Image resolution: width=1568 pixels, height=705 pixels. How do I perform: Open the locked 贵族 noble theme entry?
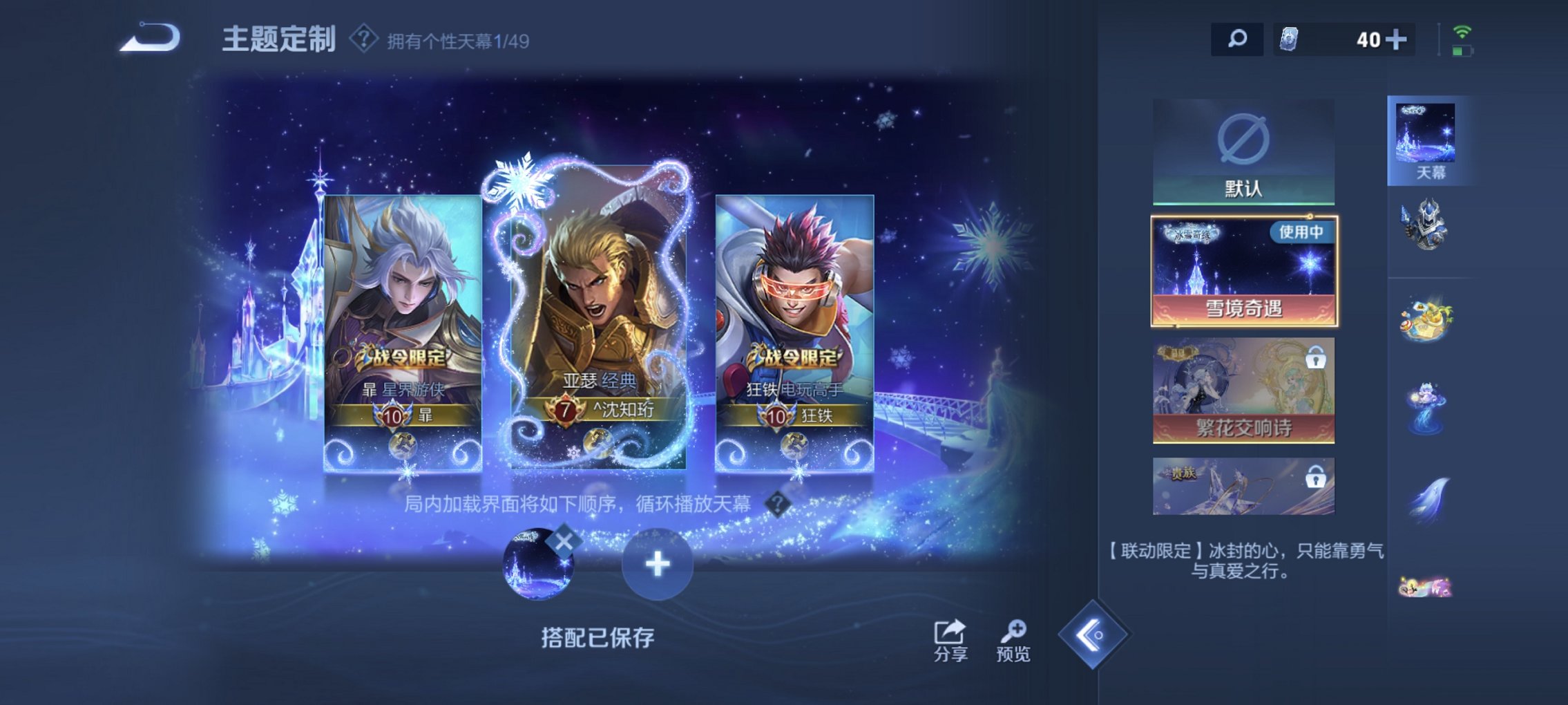(x=1242, y=486)
